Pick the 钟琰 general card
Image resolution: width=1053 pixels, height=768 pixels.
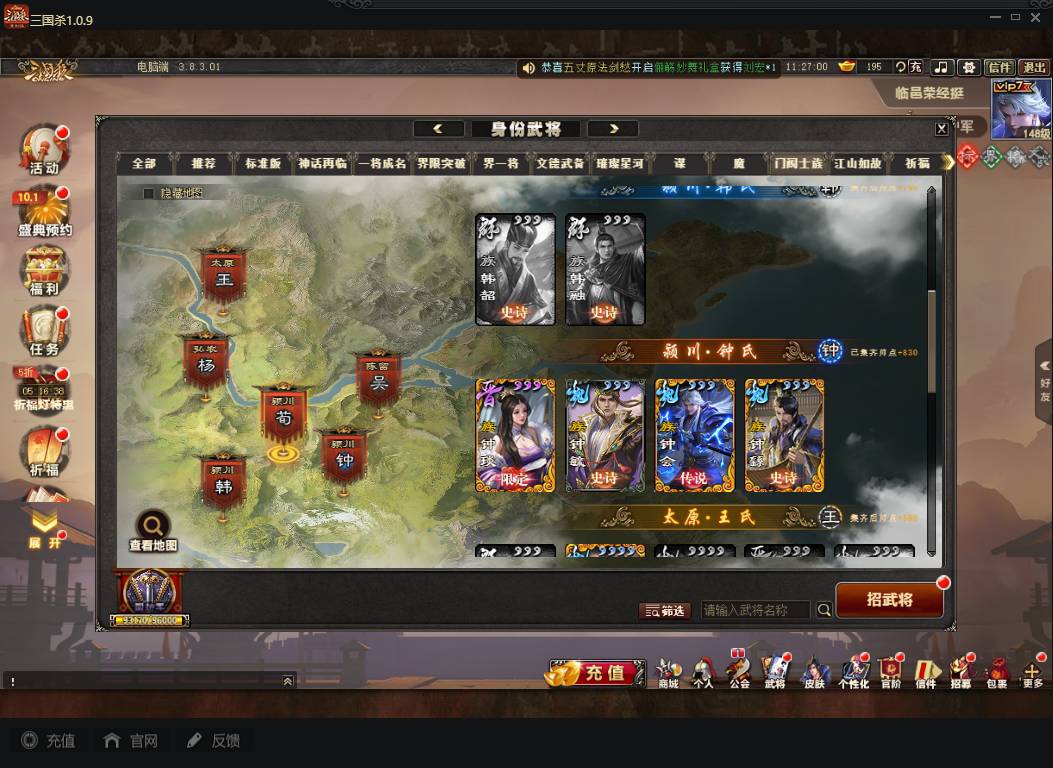(514, 436)
